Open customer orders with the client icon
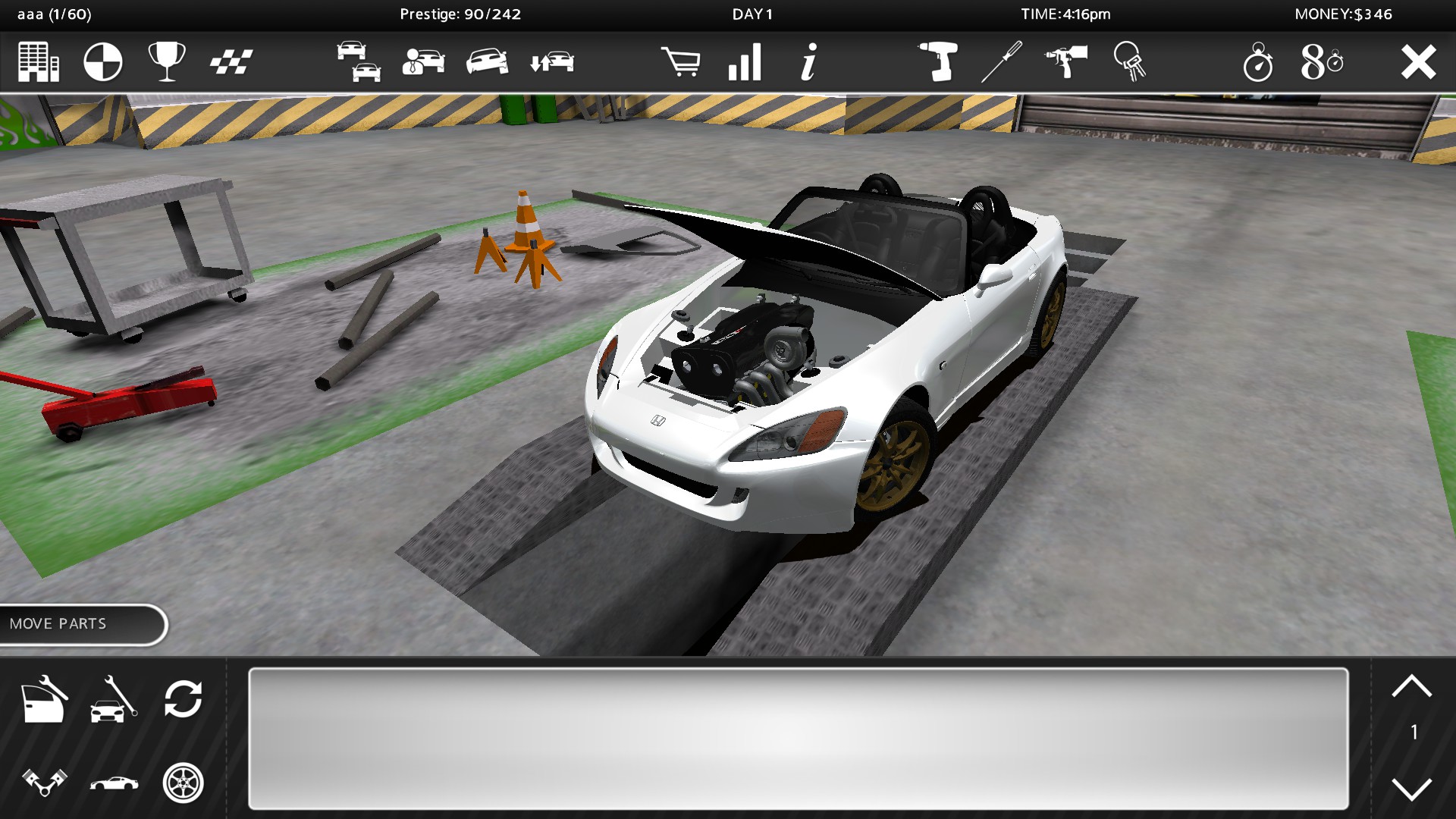1456x819 pixels. (425, 62)
